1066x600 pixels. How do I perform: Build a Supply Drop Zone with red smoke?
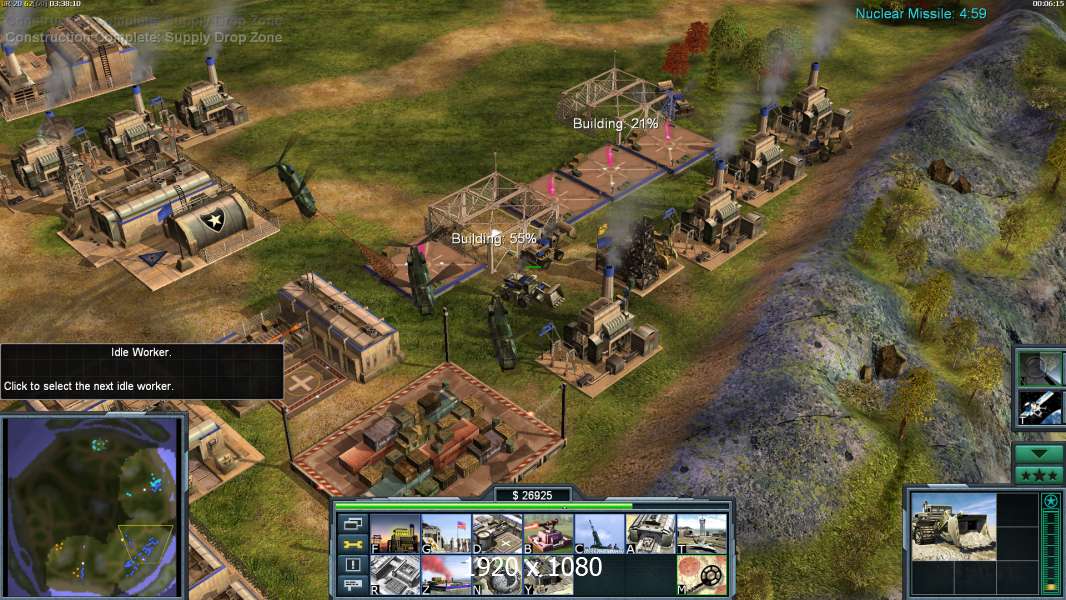pyautogui.click(x=445, y=575)
